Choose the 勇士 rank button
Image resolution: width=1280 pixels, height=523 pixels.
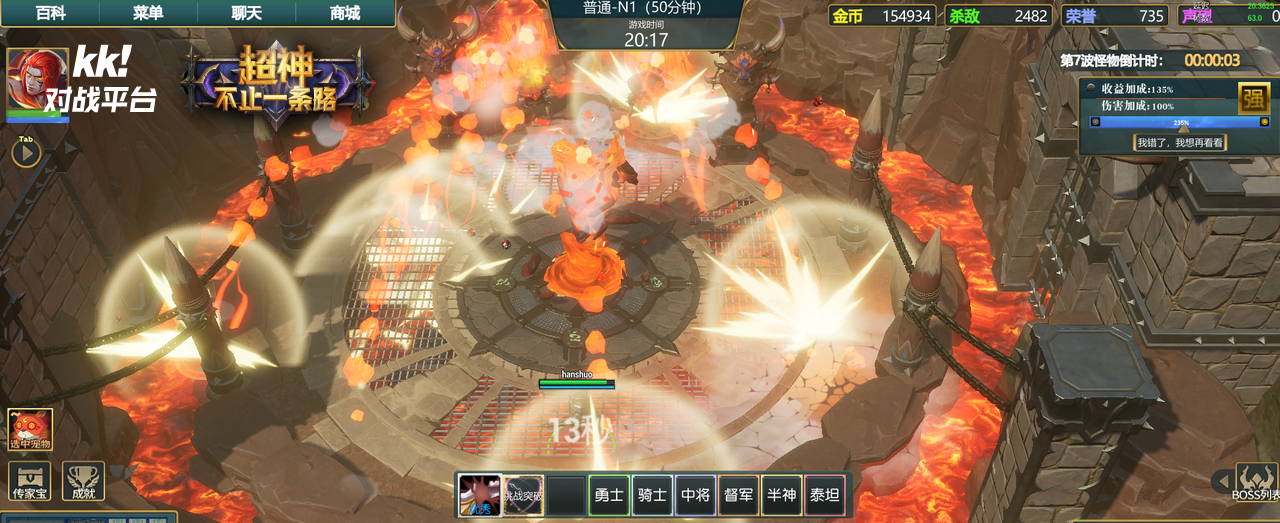click(x=608, y=494)
